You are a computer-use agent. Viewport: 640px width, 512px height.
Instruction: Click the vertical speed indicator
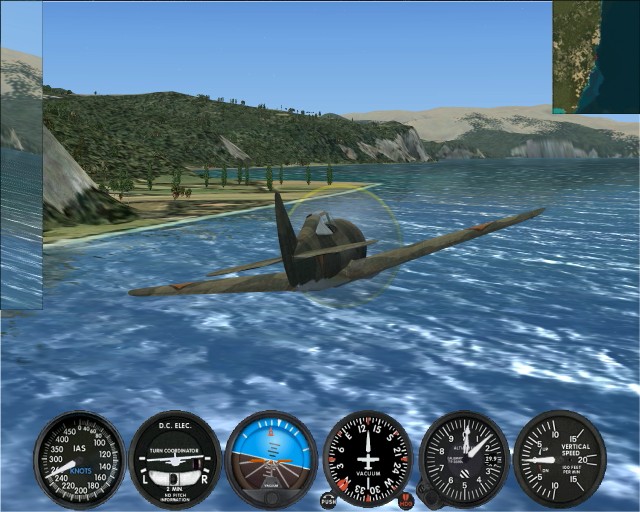click(559, 457)
